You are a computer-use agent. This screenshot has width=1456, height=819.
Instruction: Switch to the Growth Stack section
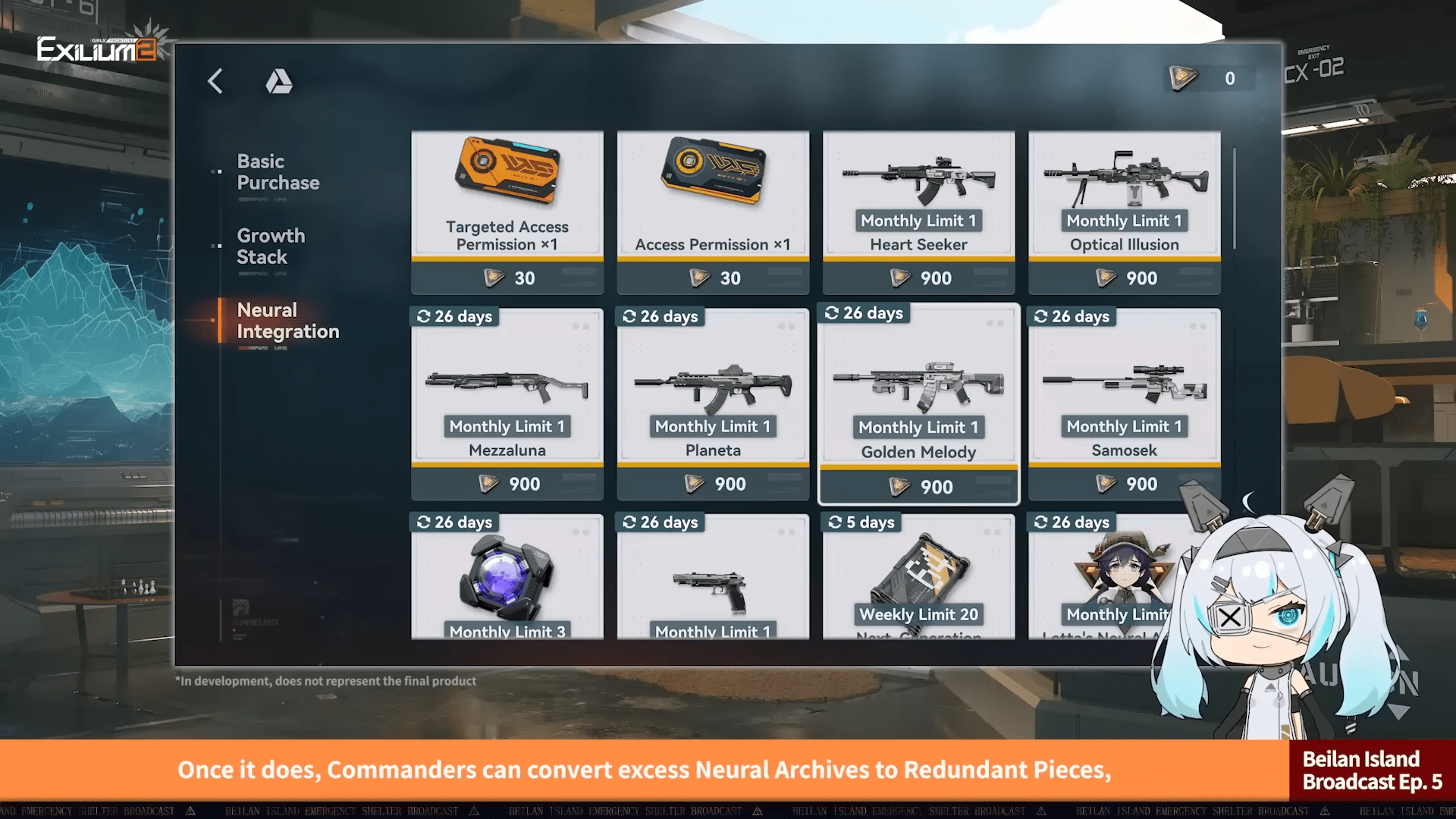click(271, 246)
